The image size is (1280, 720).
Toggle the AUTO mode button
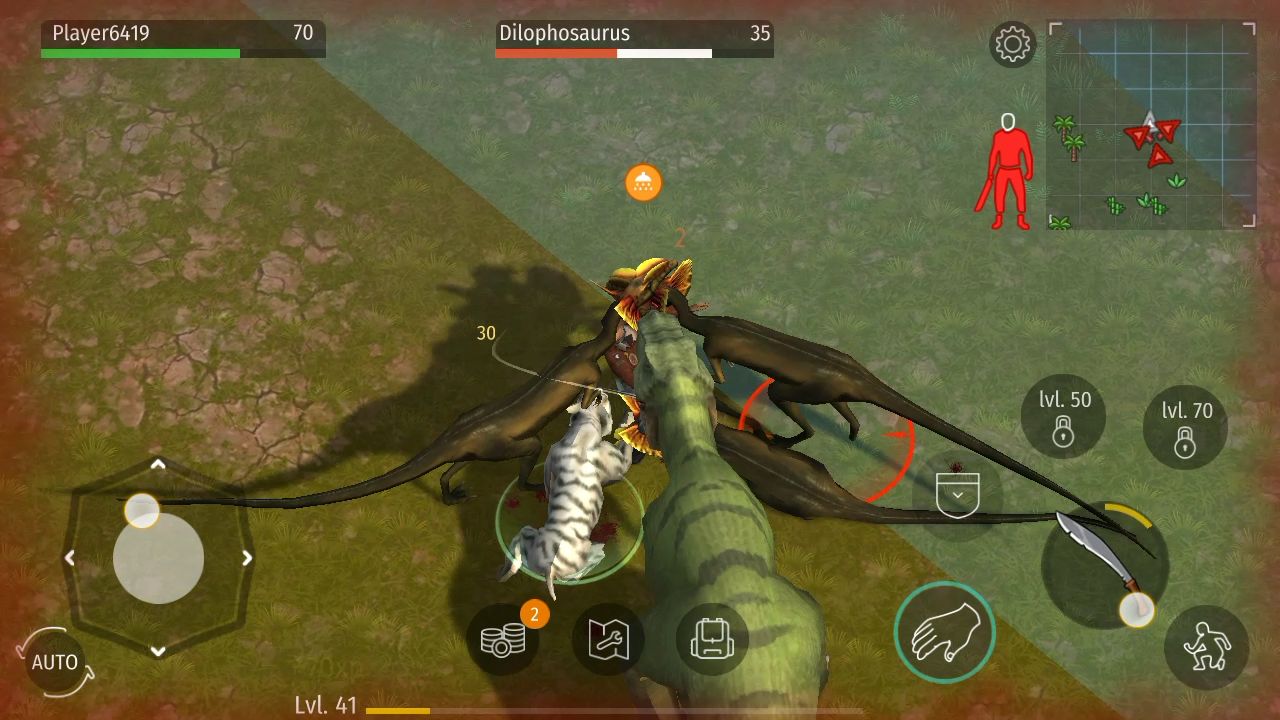[54, 662]
